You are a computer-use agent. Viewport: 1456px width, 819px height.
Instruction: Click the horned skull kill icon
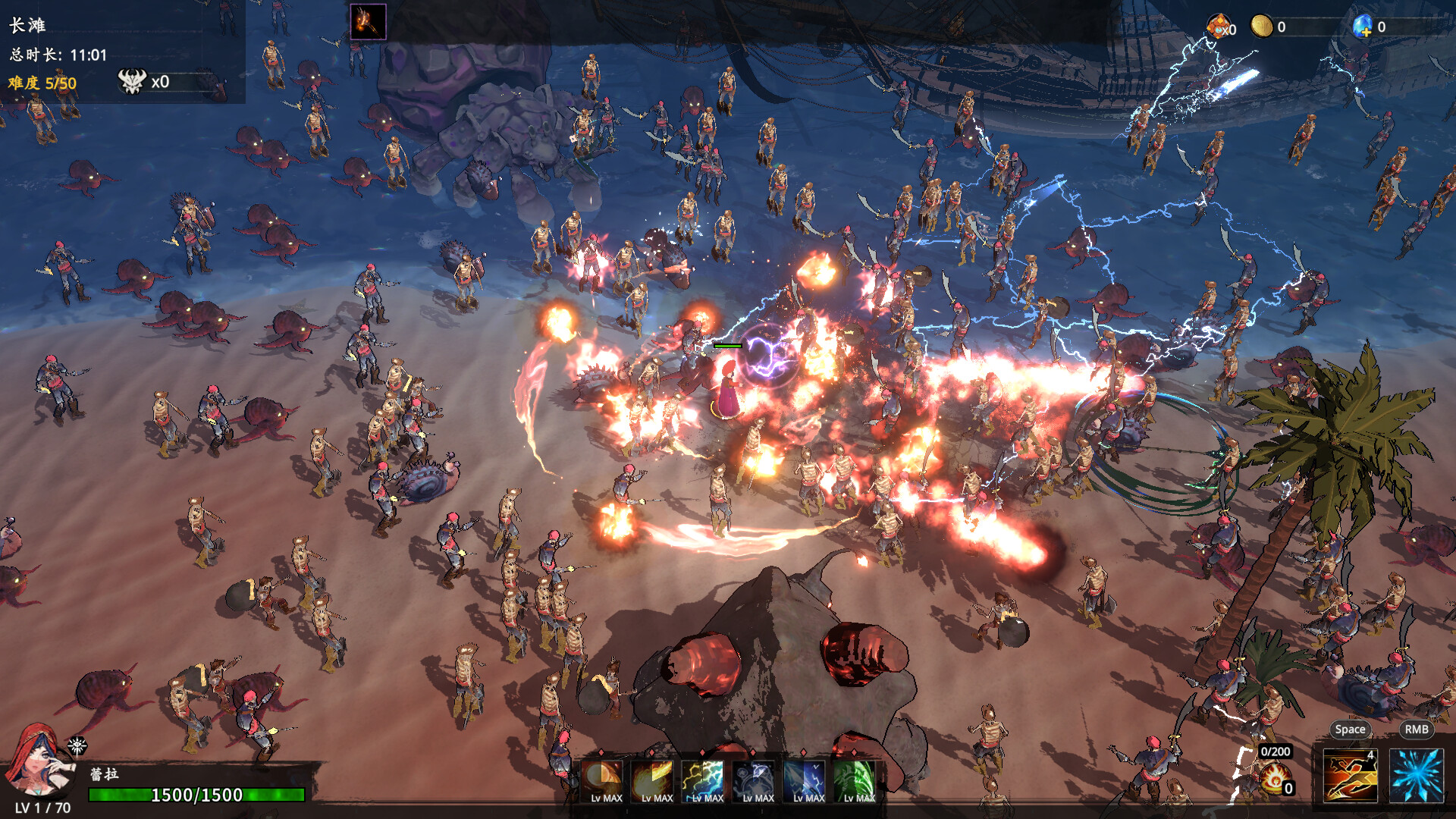132,81
